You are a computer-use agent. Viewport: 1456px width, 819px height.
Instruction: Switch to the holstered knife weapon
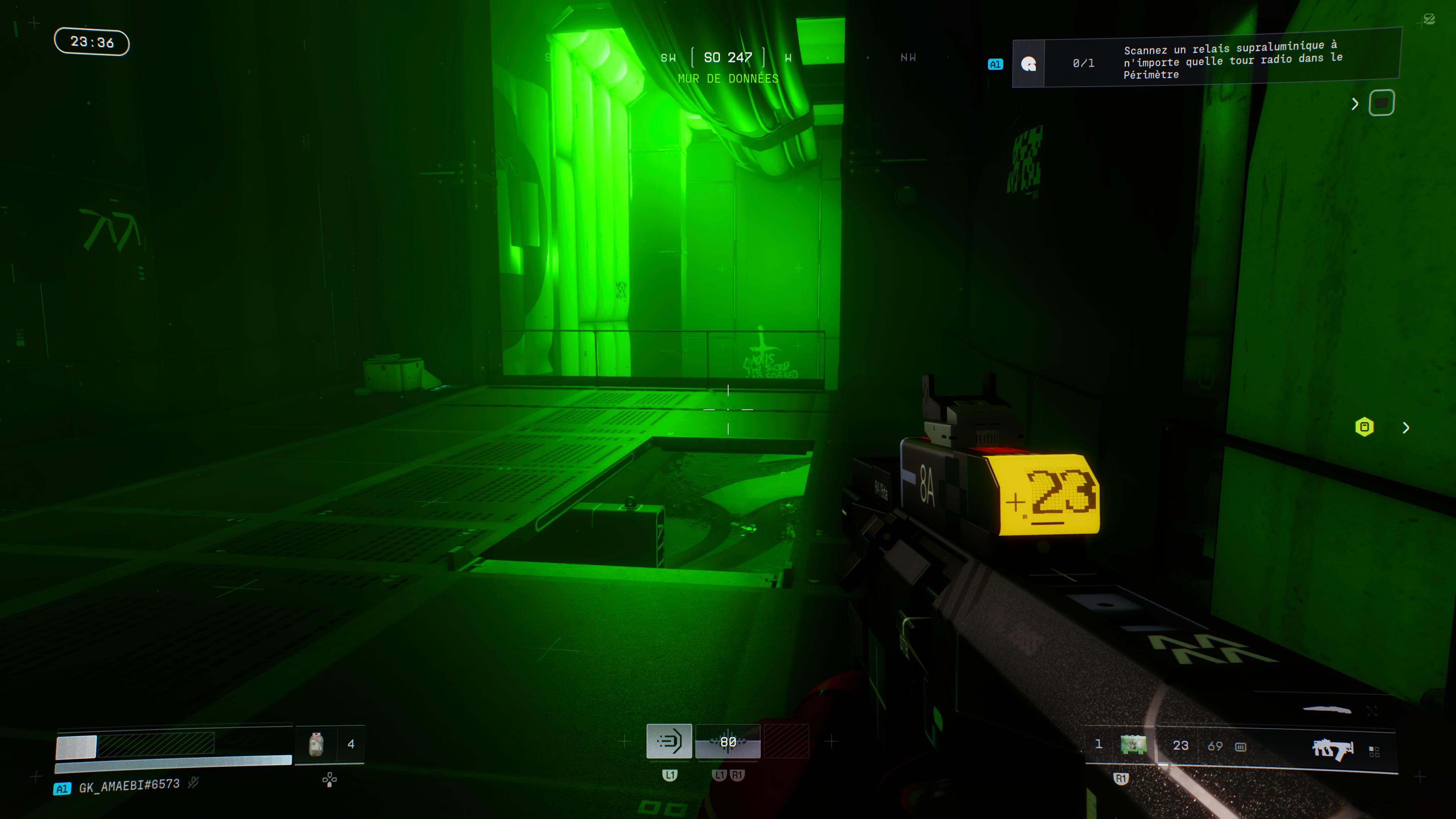pyautogui.click(x=1327, y=709)
